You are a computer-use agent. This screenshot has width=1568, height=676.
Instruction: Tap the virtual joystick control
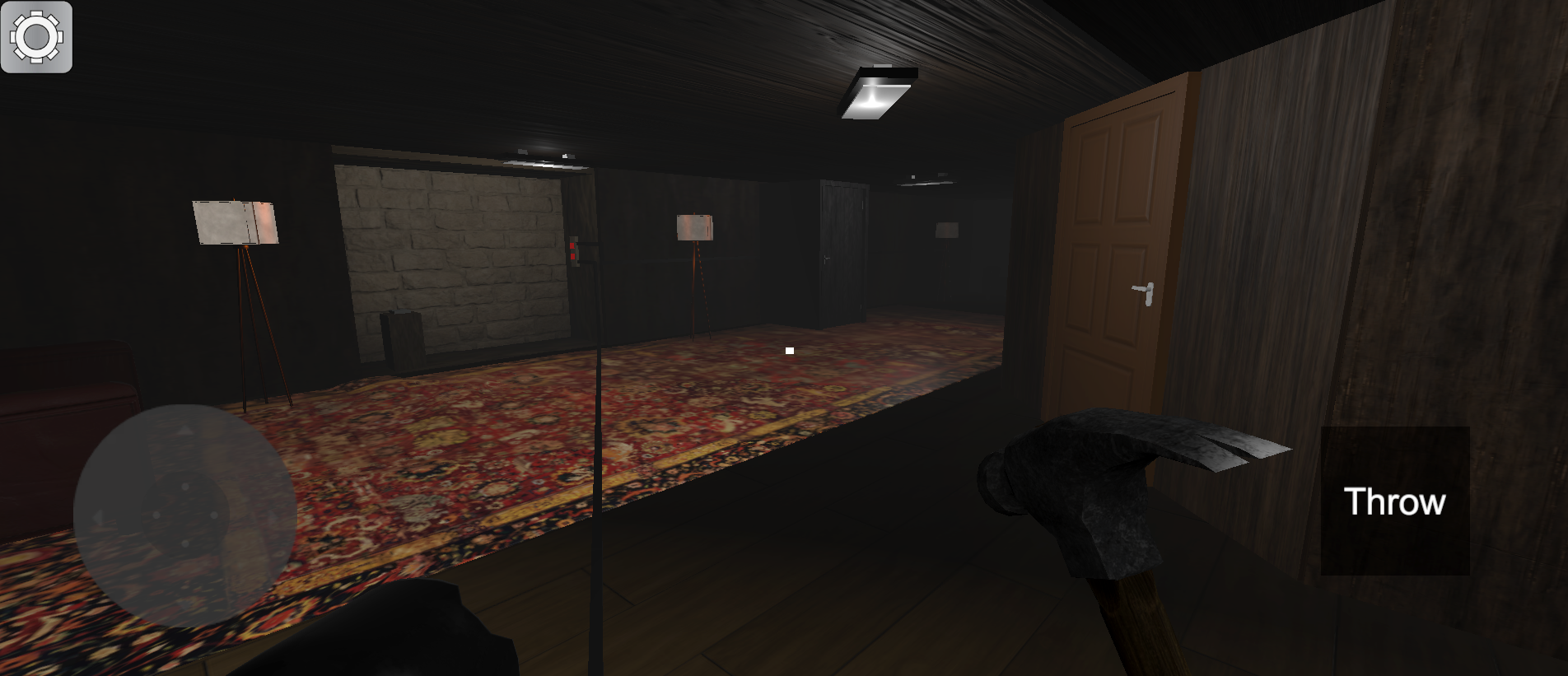(185, 515)
